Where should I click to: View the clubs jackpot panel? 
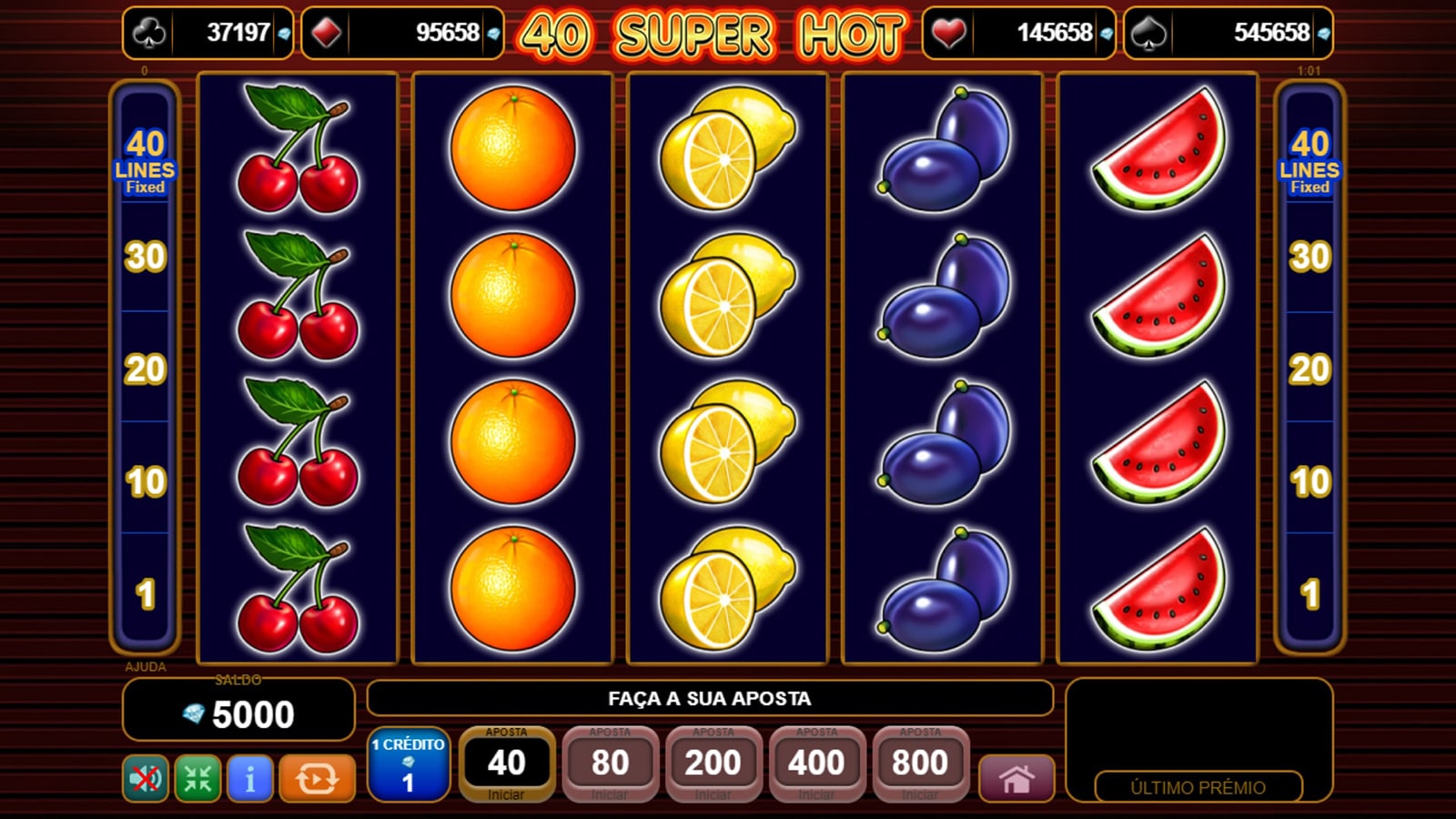click(x=208, y=34)
